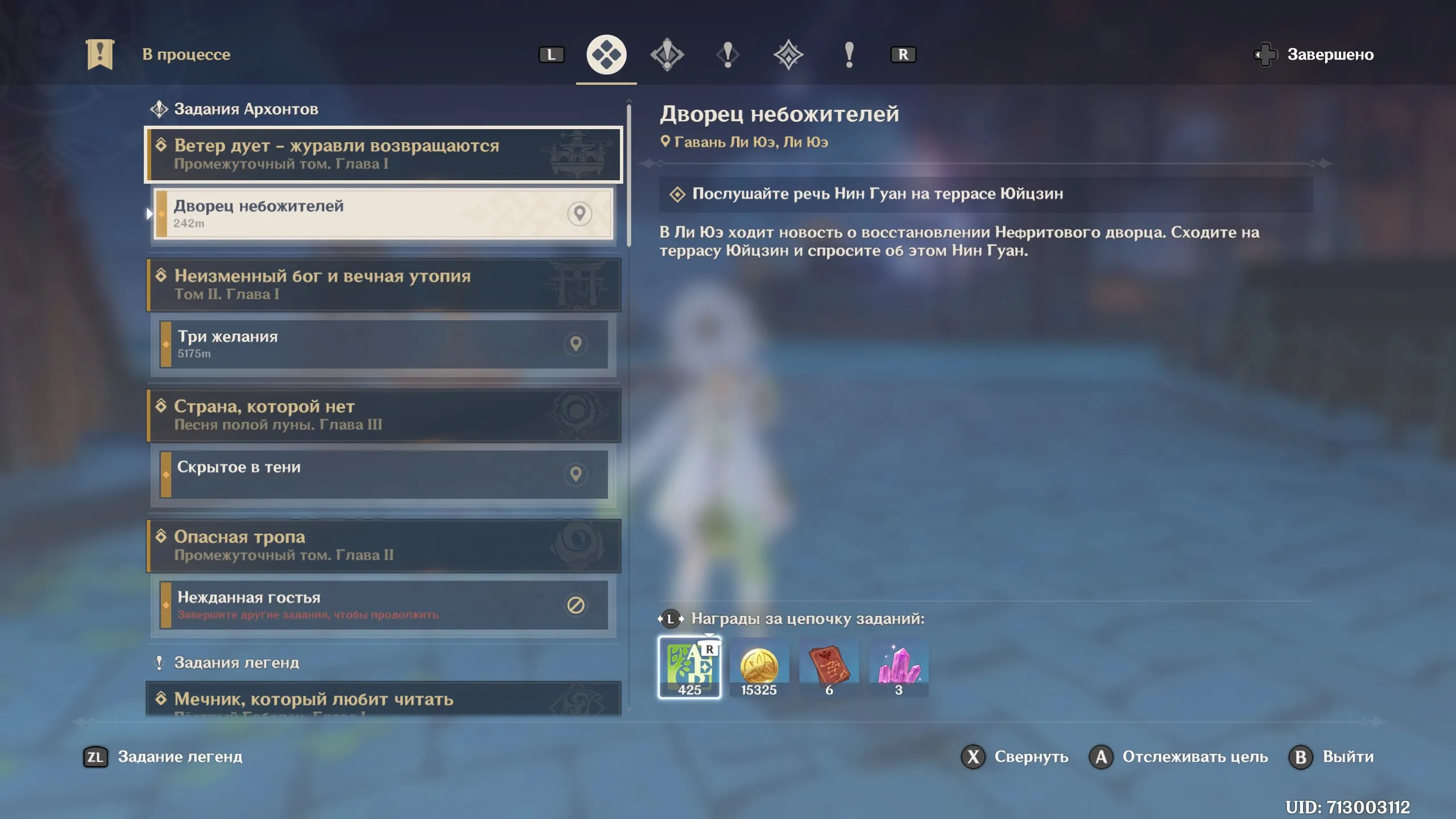The image size is (1456, 819).
Task: Open the quest chain 'Ветер дует – журавли возвращаются'
Action: click(x=383, y=154)
